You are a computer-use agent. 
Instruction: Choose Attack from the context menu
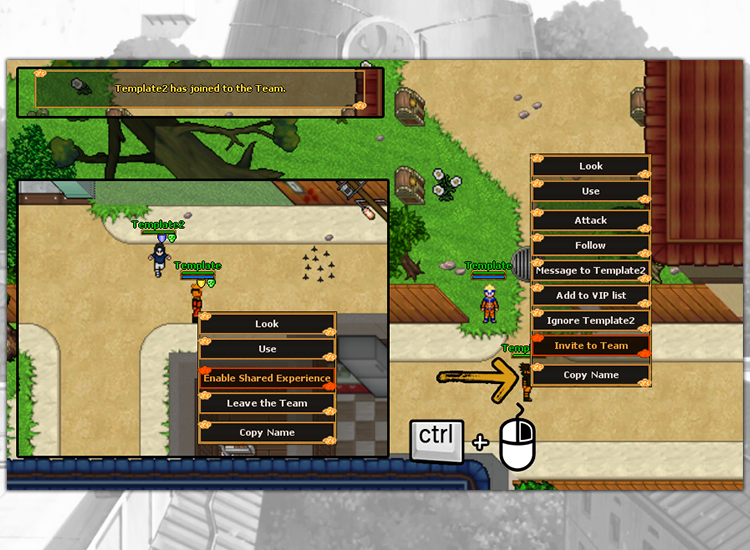pos(591,220)
